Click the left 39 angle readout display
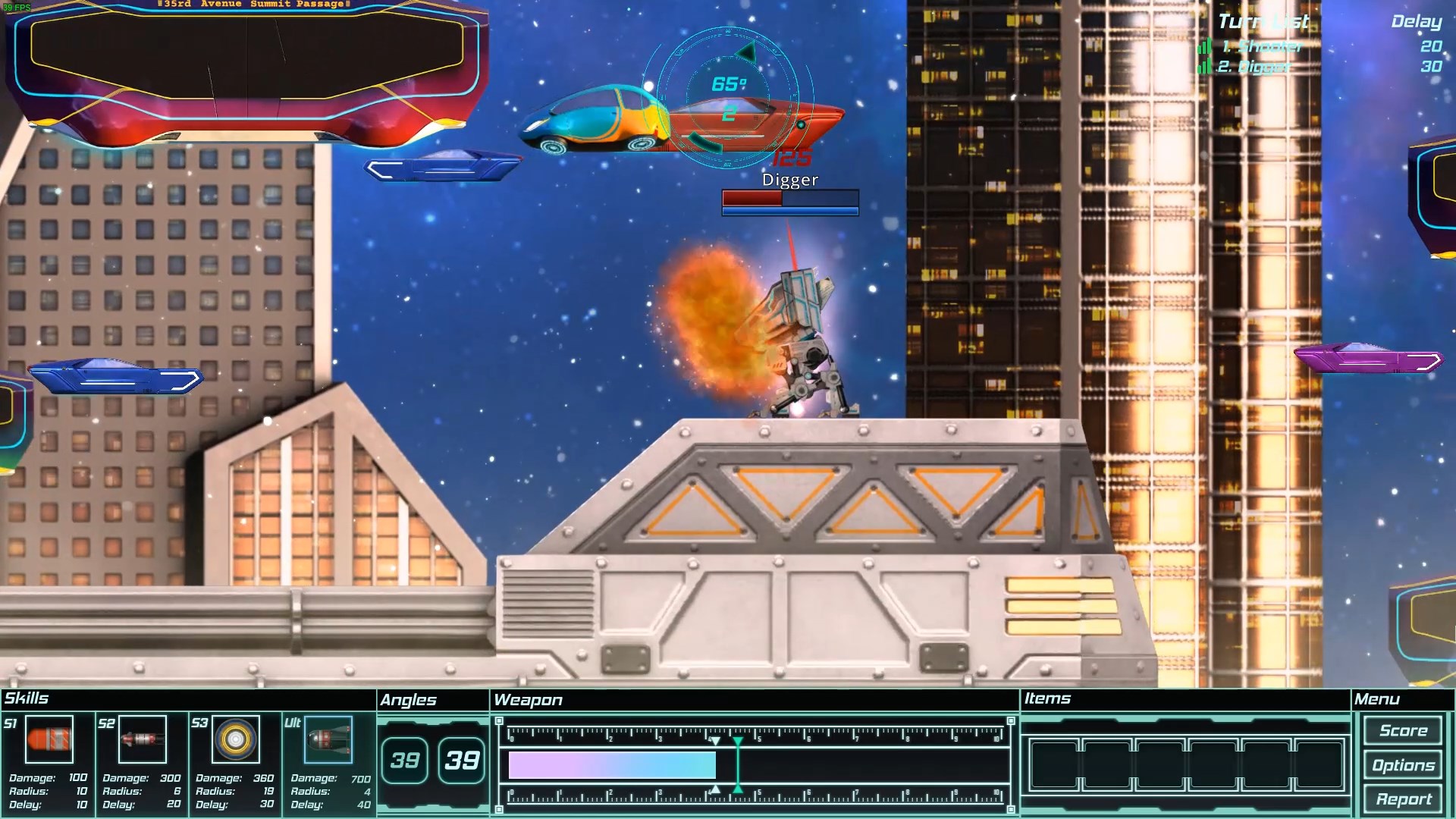 (407, 758)
